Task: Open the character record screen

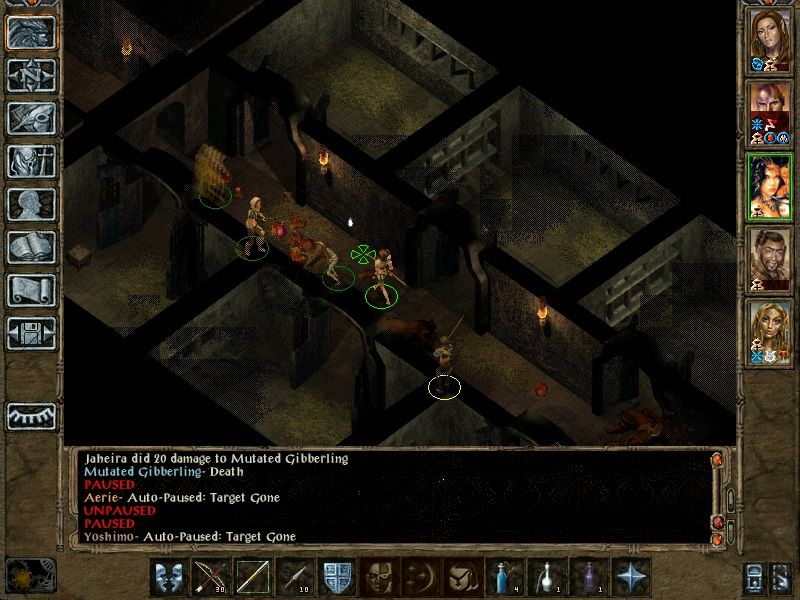Action: [31, 204]
